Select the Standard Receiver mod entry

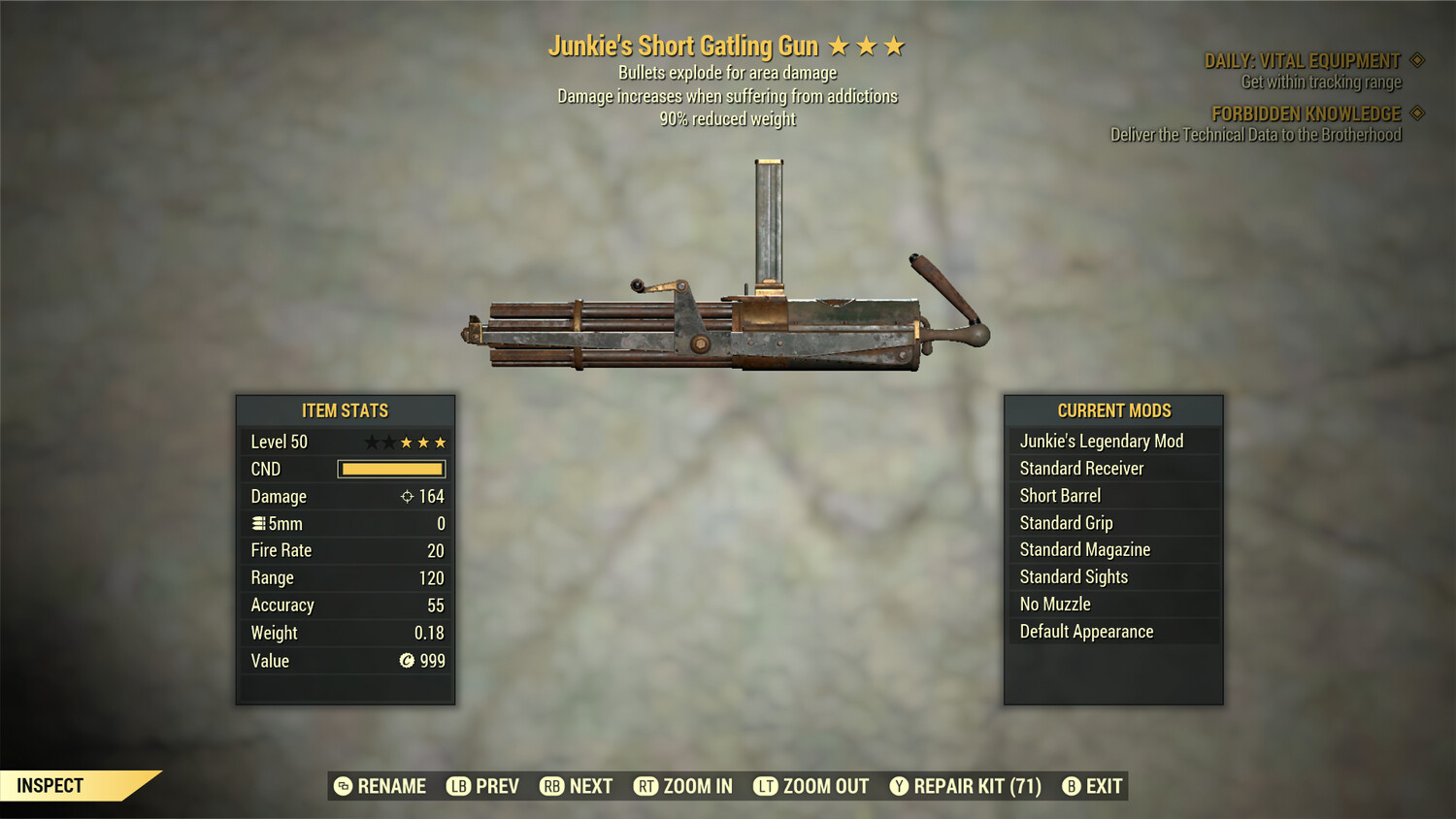(1080, 468)
